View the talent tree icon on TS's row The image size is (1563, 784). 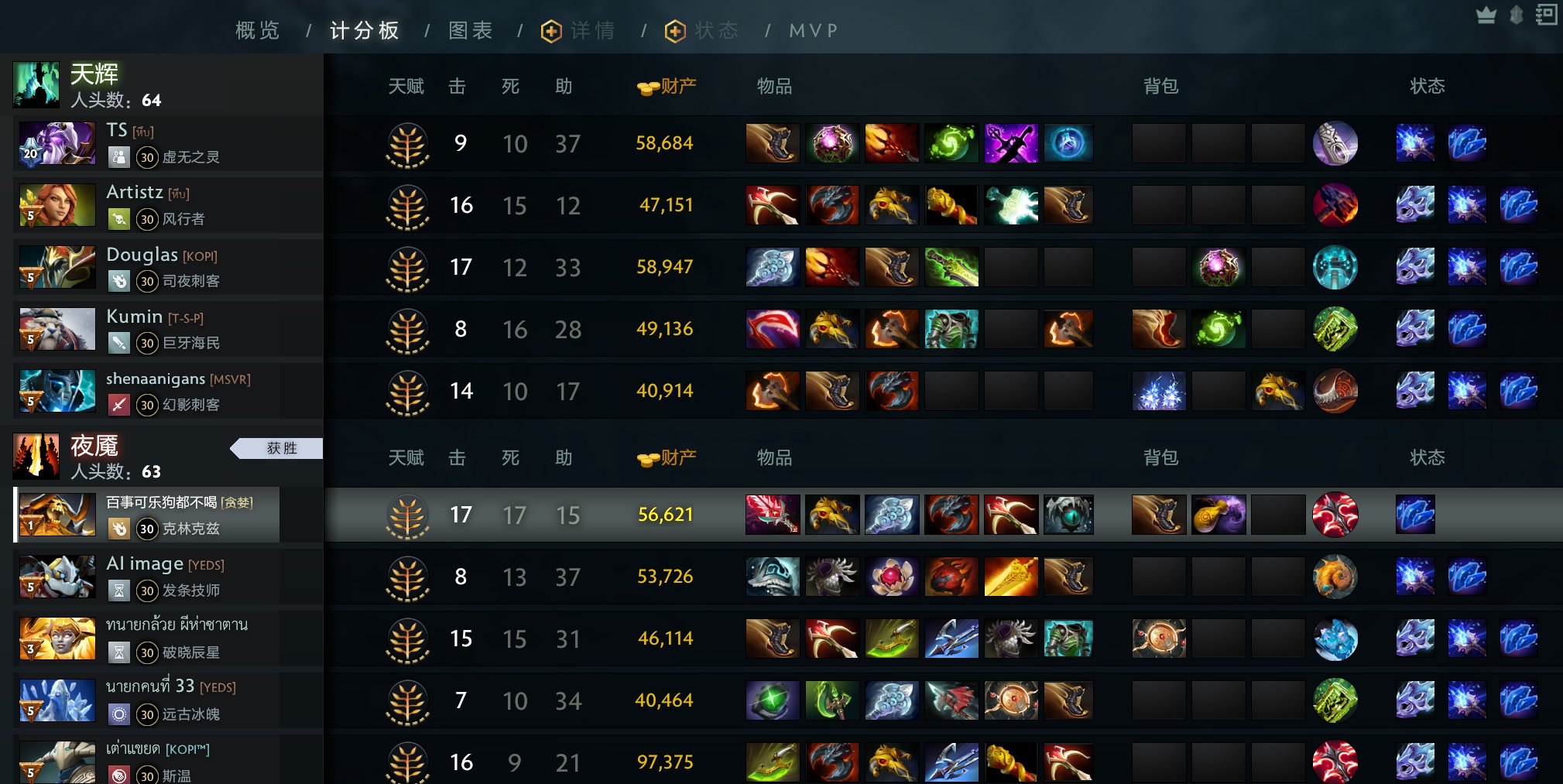pos(407,143)
